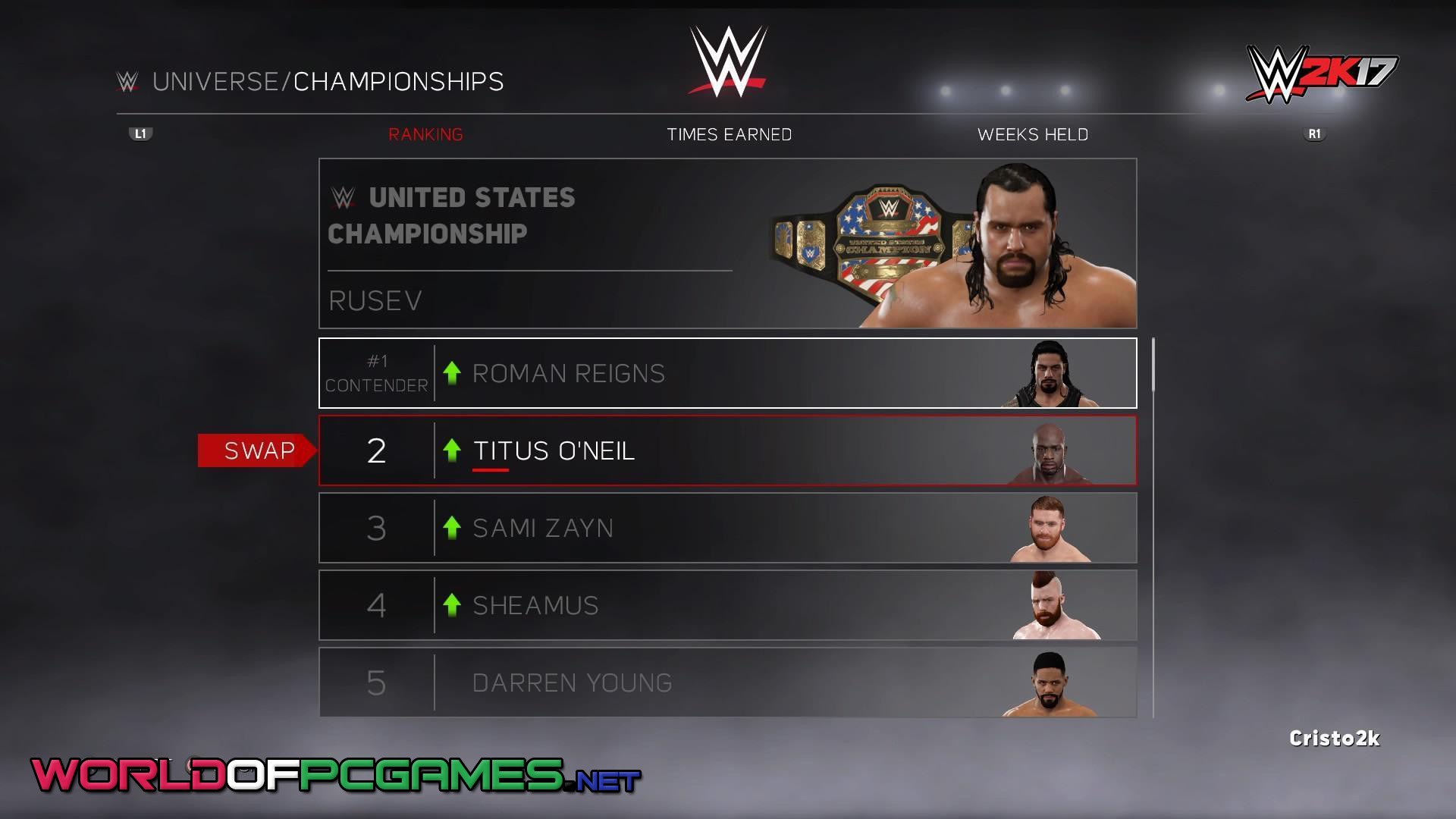Click the rankings list scrollbar

coord(1153,366)
